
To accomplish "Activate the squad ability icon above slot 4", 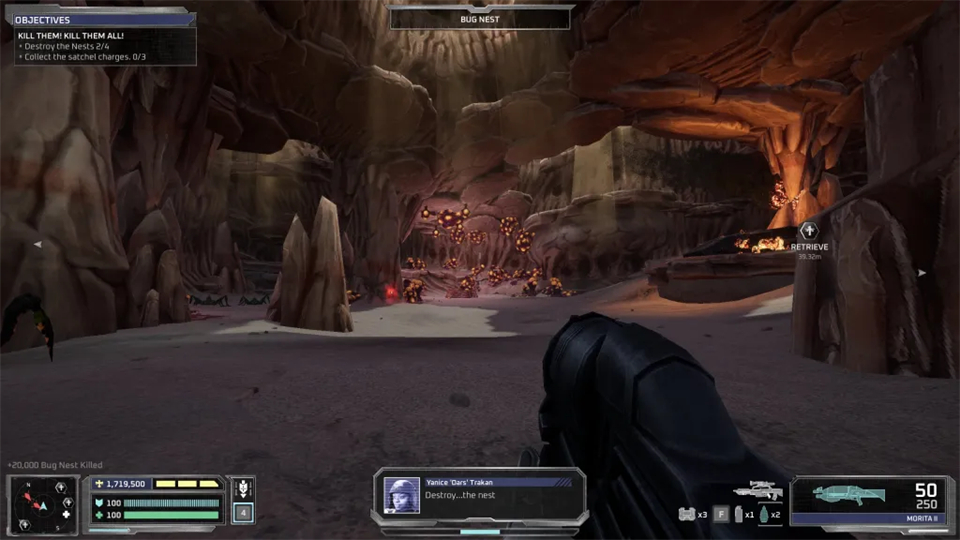I will 242,490.
